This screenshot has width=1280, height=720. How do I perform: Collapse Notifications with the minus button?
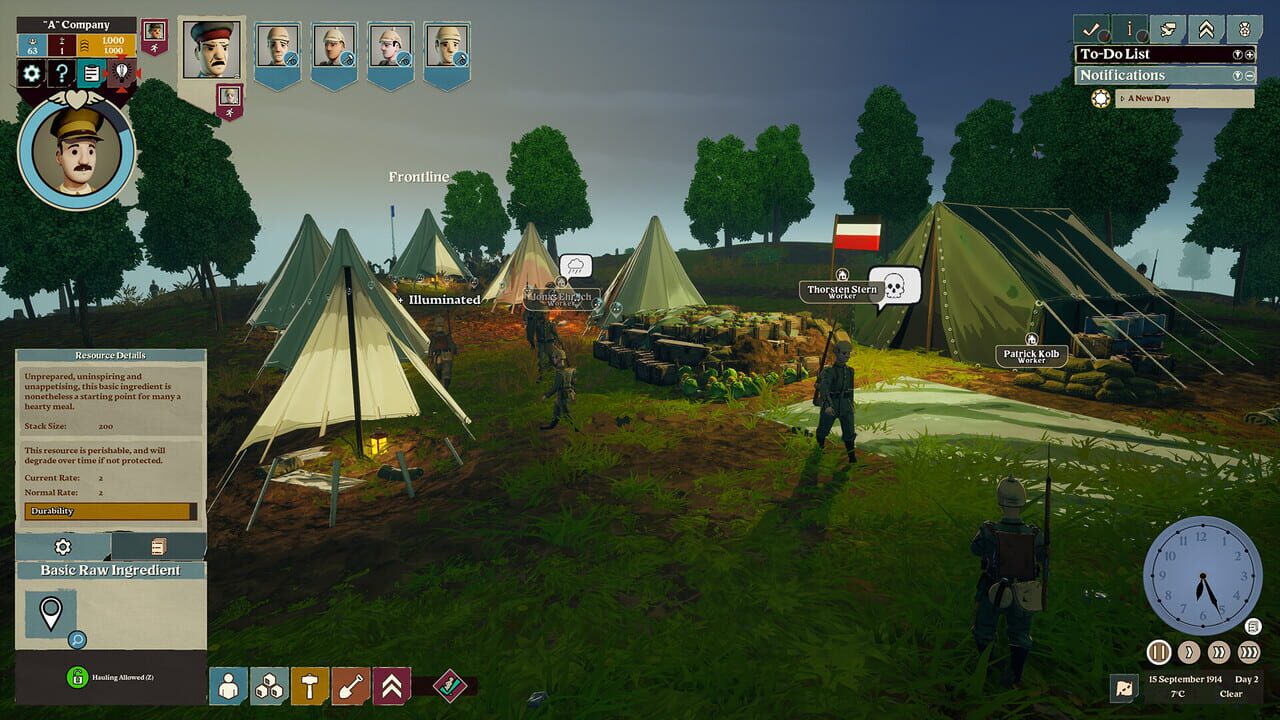coord(1249,76)
